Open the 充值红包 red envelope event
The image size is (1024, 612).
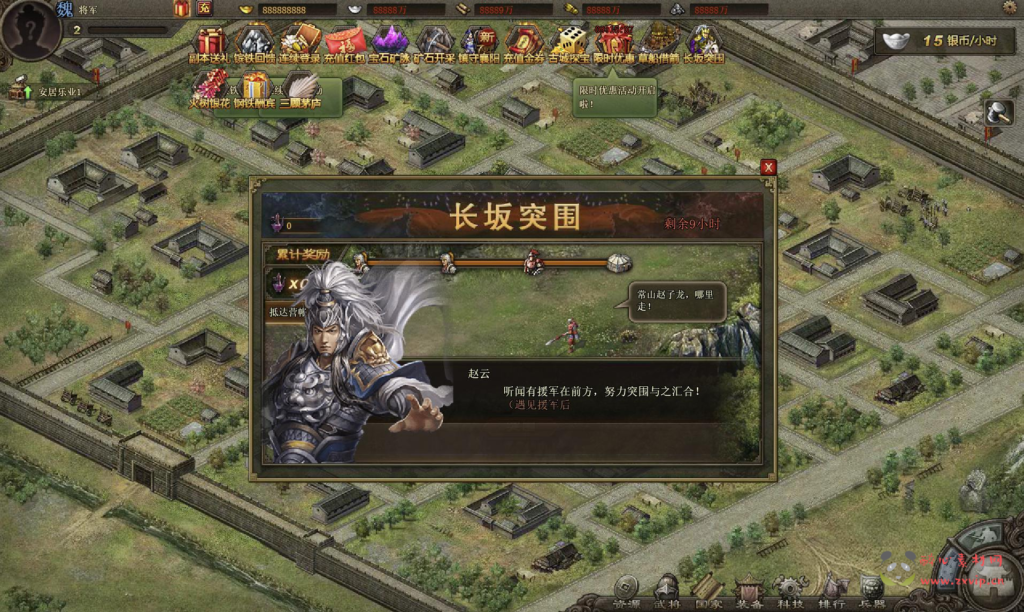pyautogui.click(x=345, y=42)
